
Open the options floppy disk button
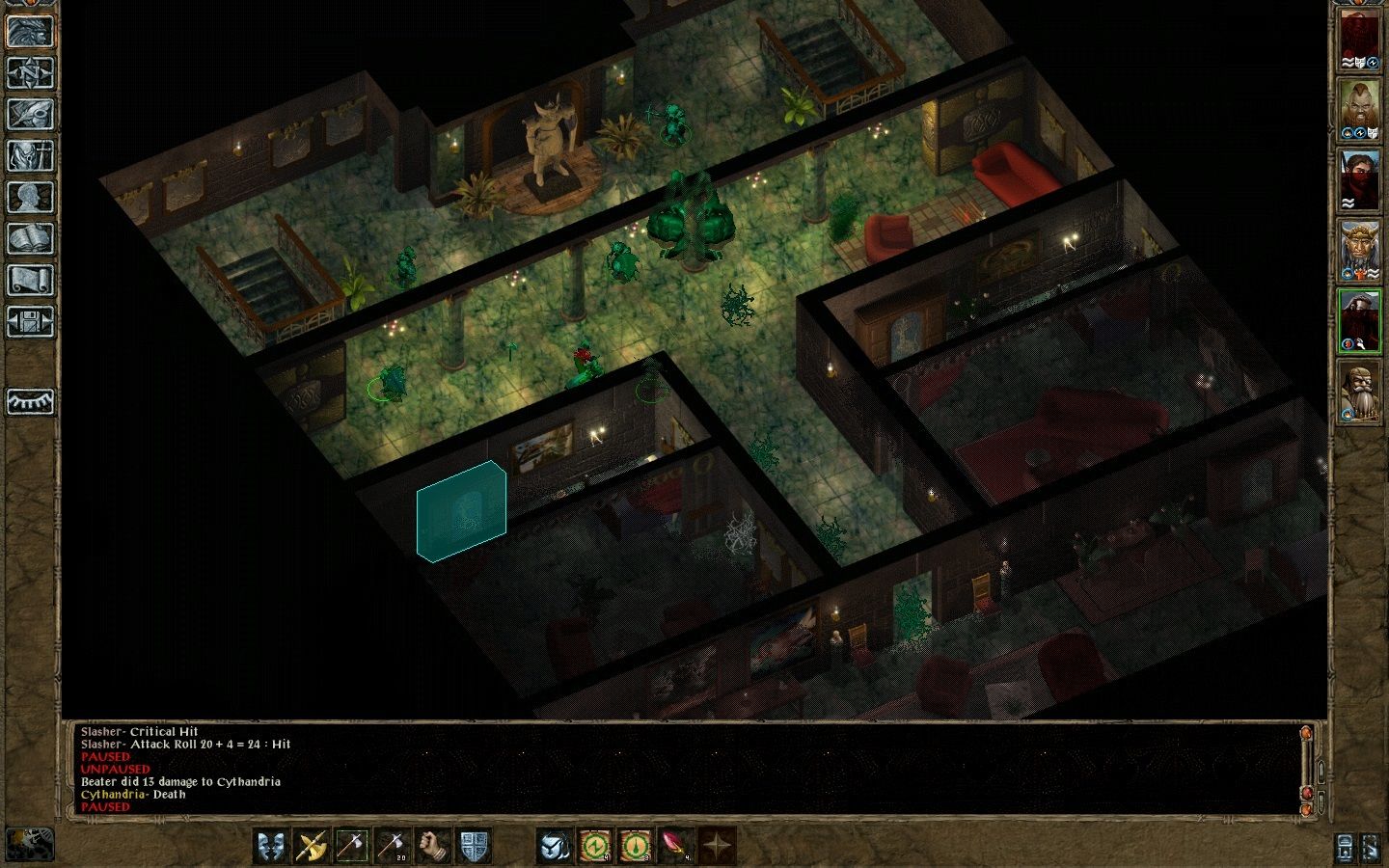tap(30, 321)
